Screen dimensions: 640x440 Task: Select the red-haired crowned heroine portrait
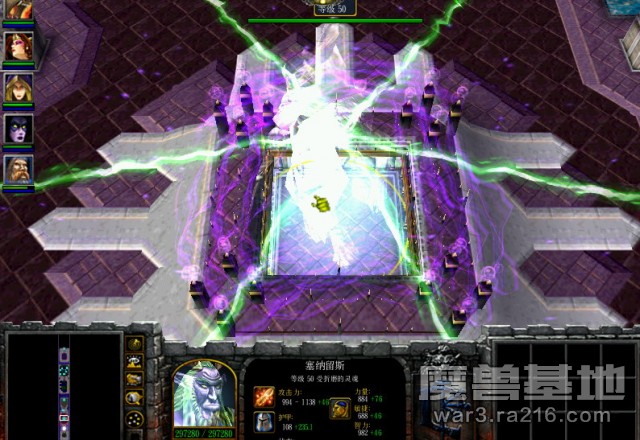point(18,46)
